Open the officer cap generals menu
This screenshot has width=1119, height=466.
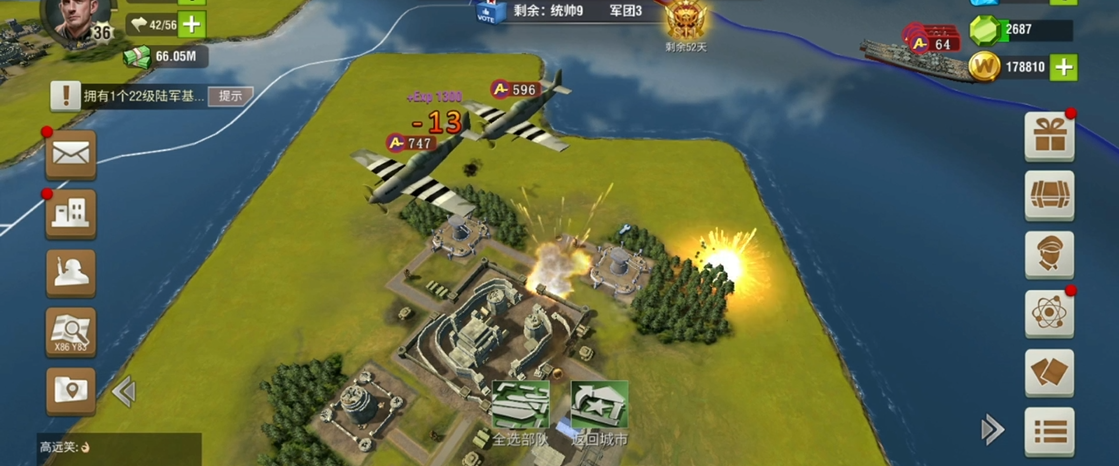pyautogui.click(x=1049, y=255)
